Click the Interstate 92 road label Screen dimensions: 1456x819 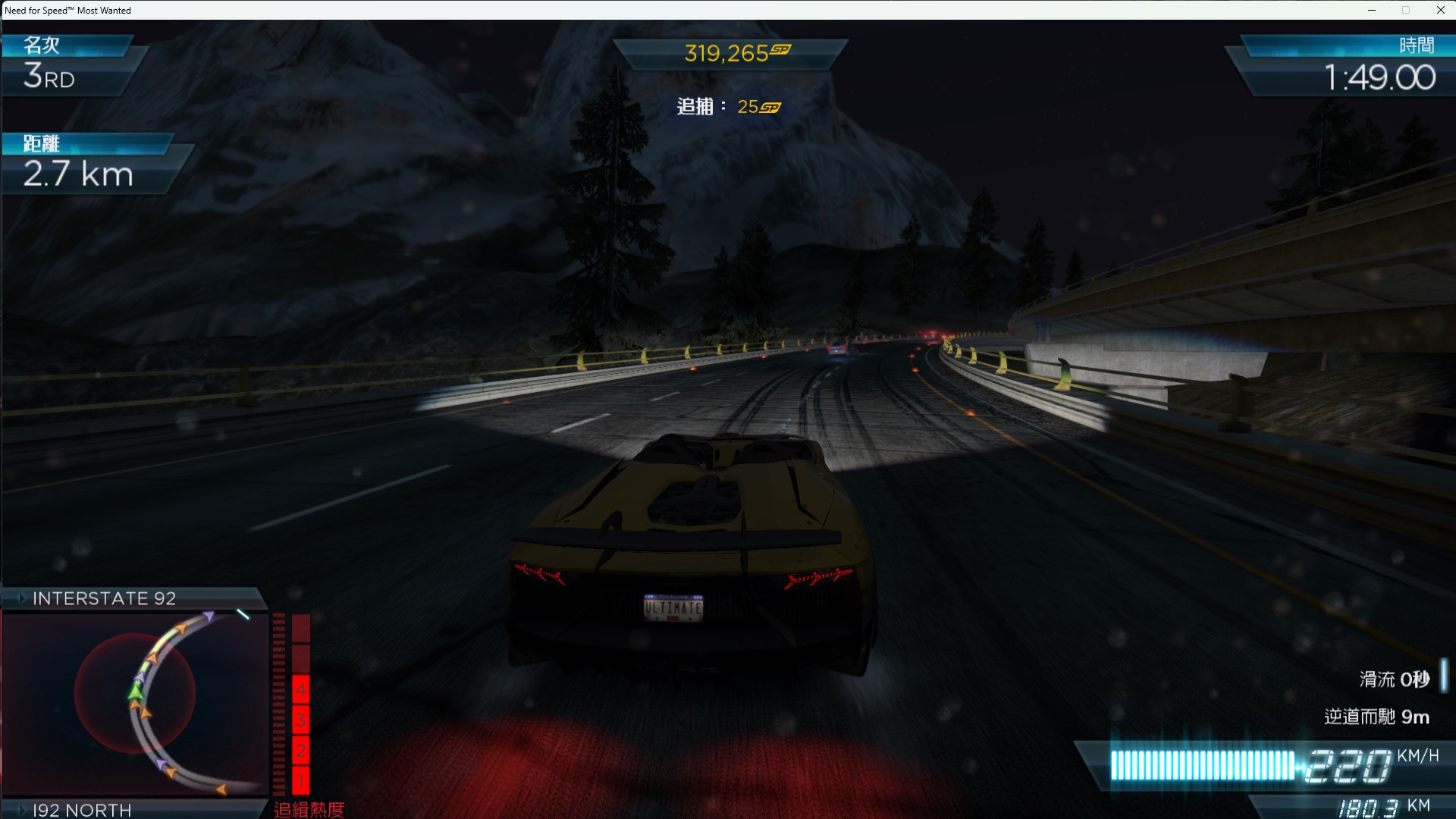tap(105, 598)
